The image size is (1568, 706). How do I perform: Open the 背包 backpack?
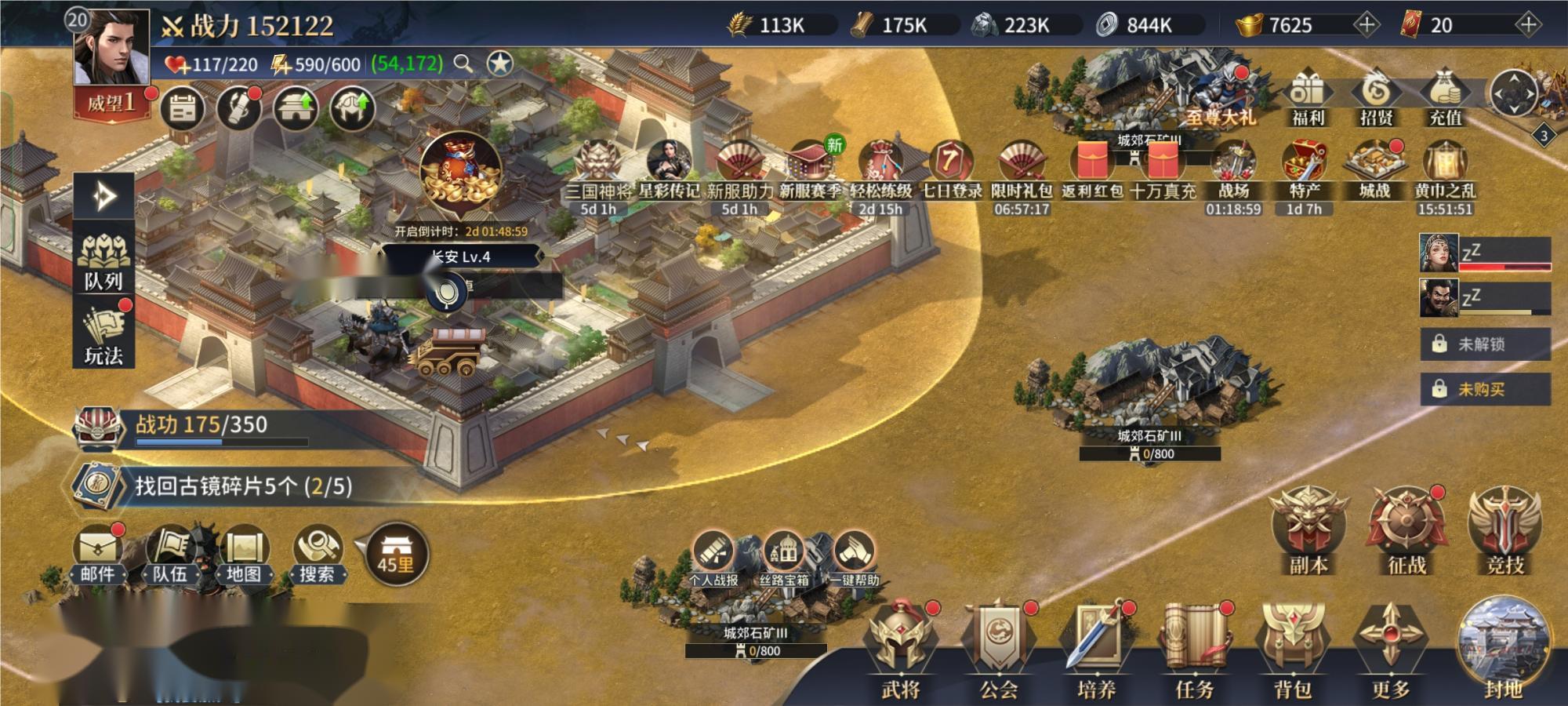click(x=1292, y=651)
